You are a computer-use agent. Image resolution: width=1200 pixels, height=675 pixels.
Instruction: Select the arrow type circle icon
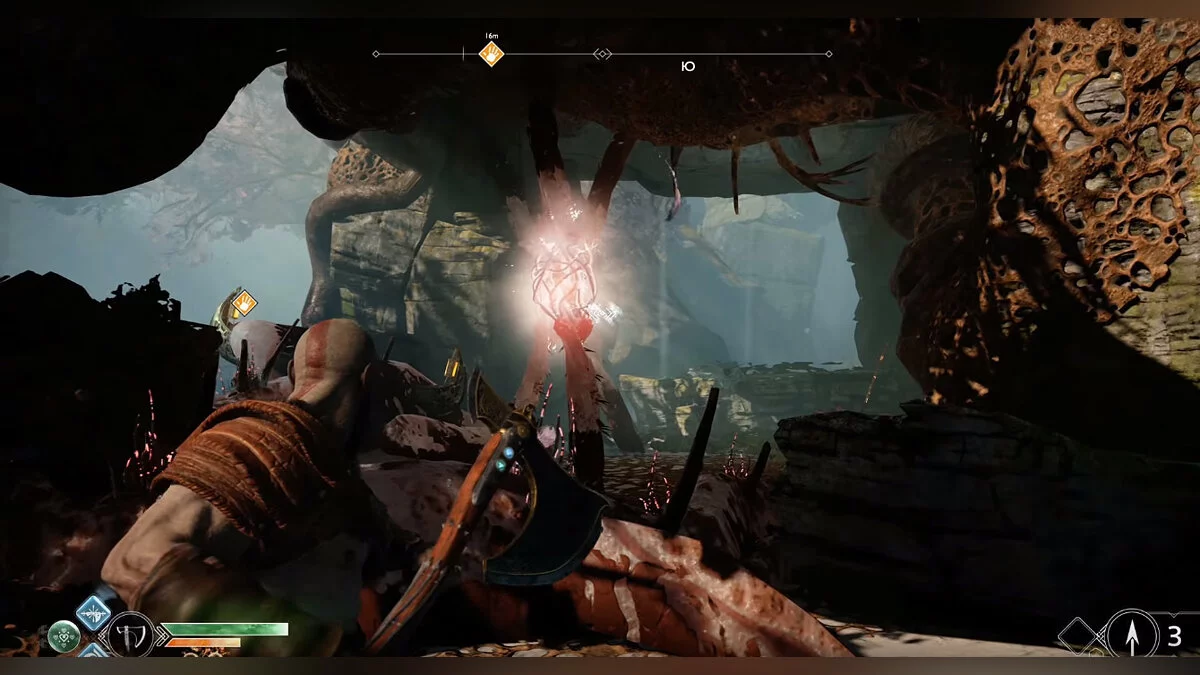[x=1131, y=634]
